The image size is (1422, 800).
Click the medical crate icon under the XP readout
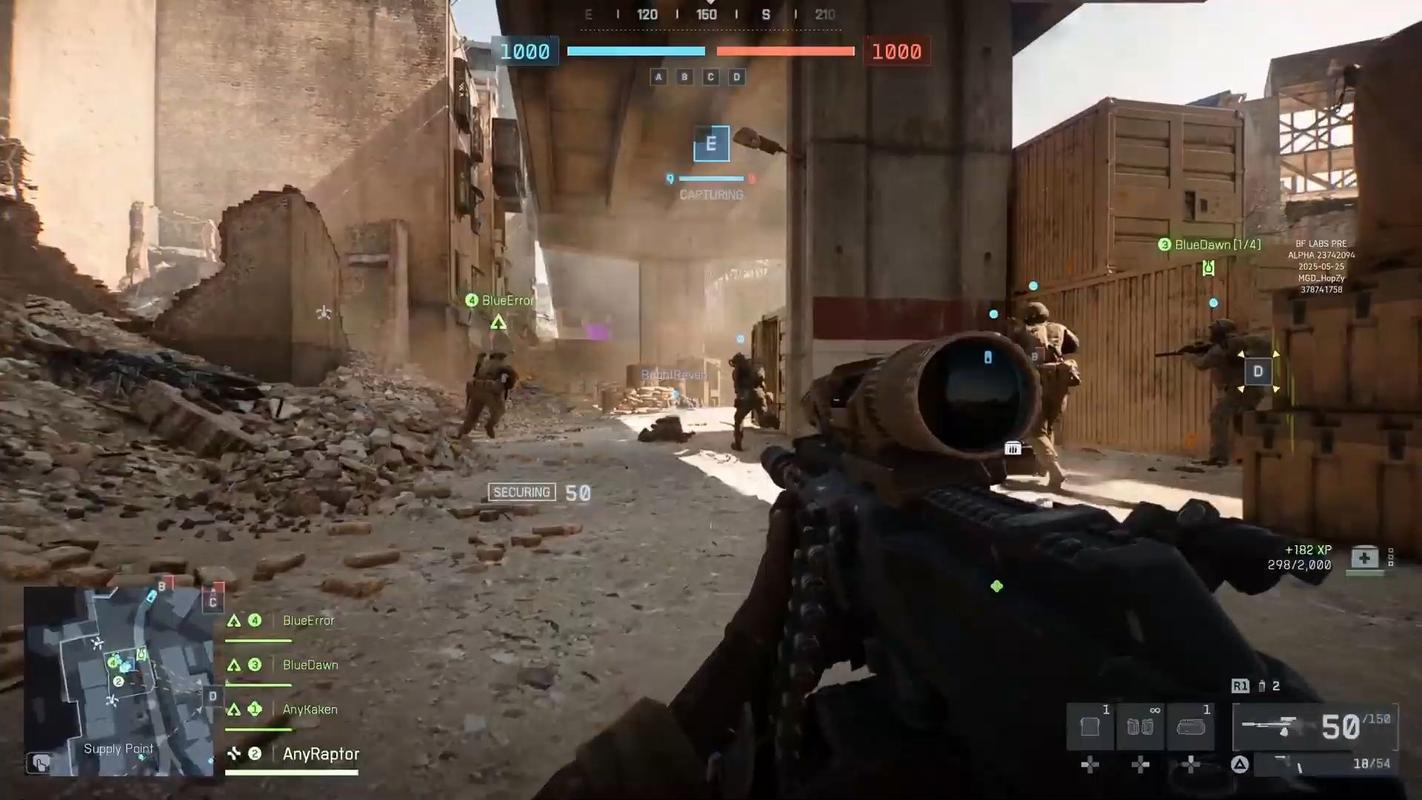[x=1365, y=558]
